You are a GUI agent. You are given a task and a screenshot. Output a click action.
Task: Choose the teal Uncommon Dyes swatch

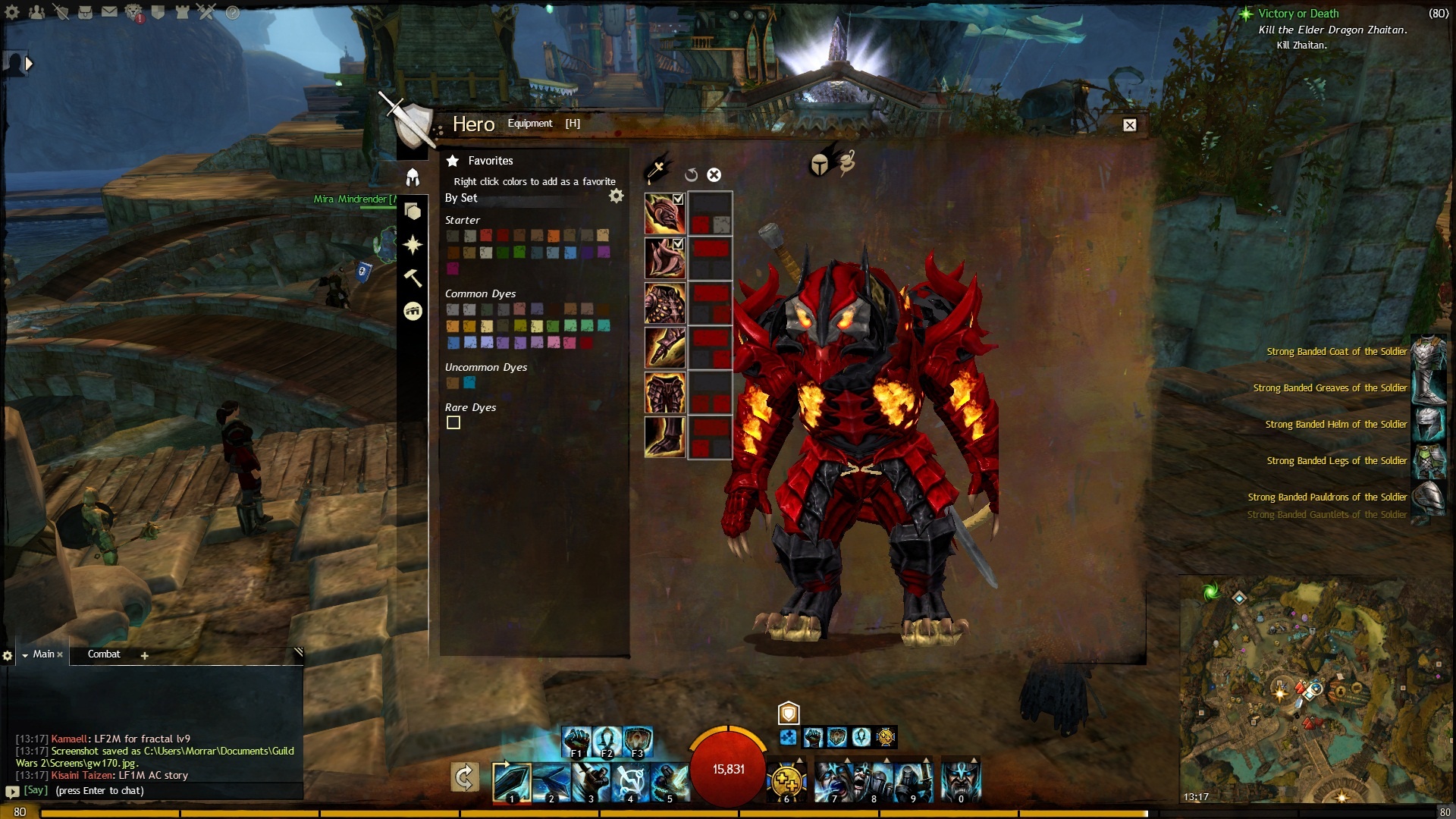pos(469,383)
